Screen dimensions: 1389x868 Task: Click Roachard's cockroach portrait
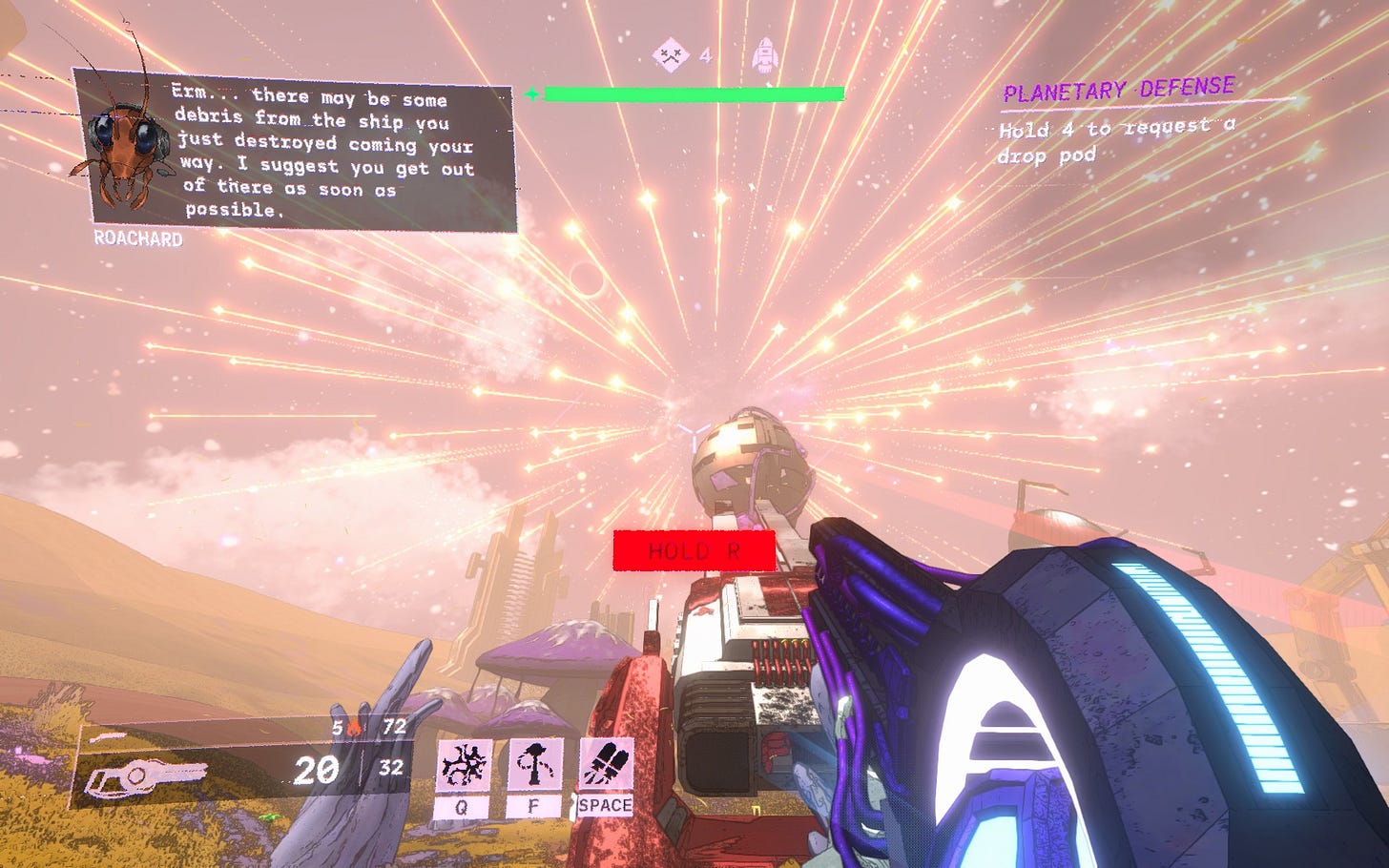(123, 150)
